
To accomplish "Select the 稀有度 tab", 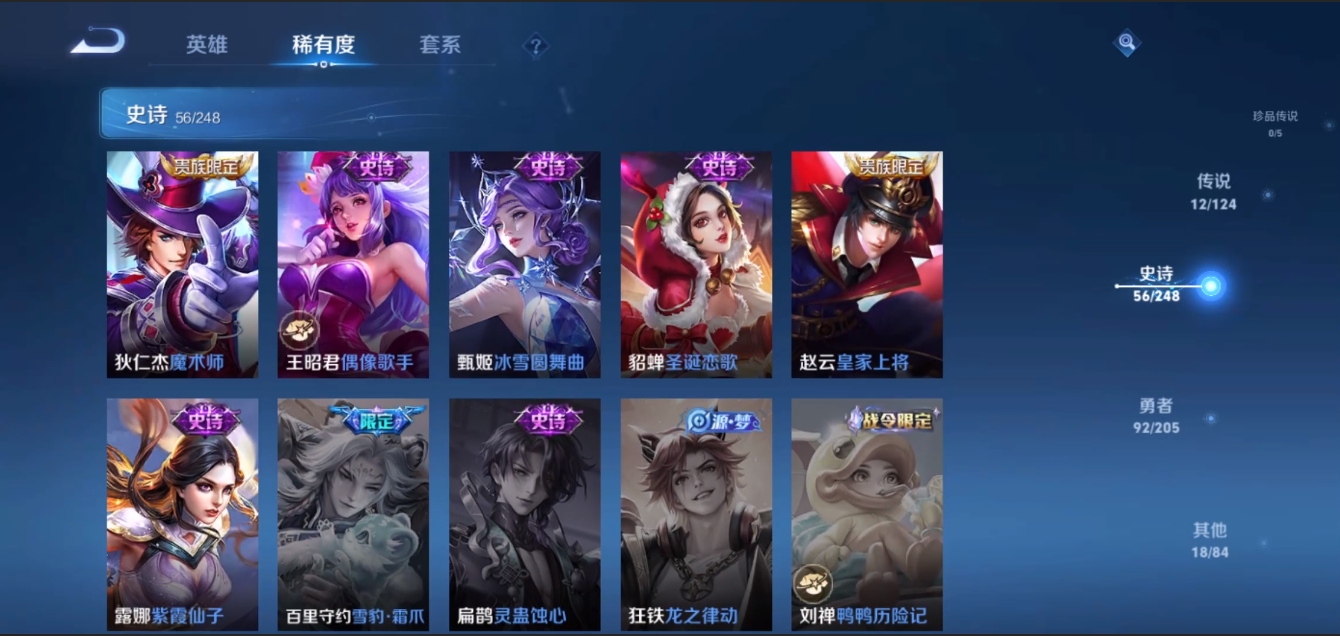I will coord(323,45).
